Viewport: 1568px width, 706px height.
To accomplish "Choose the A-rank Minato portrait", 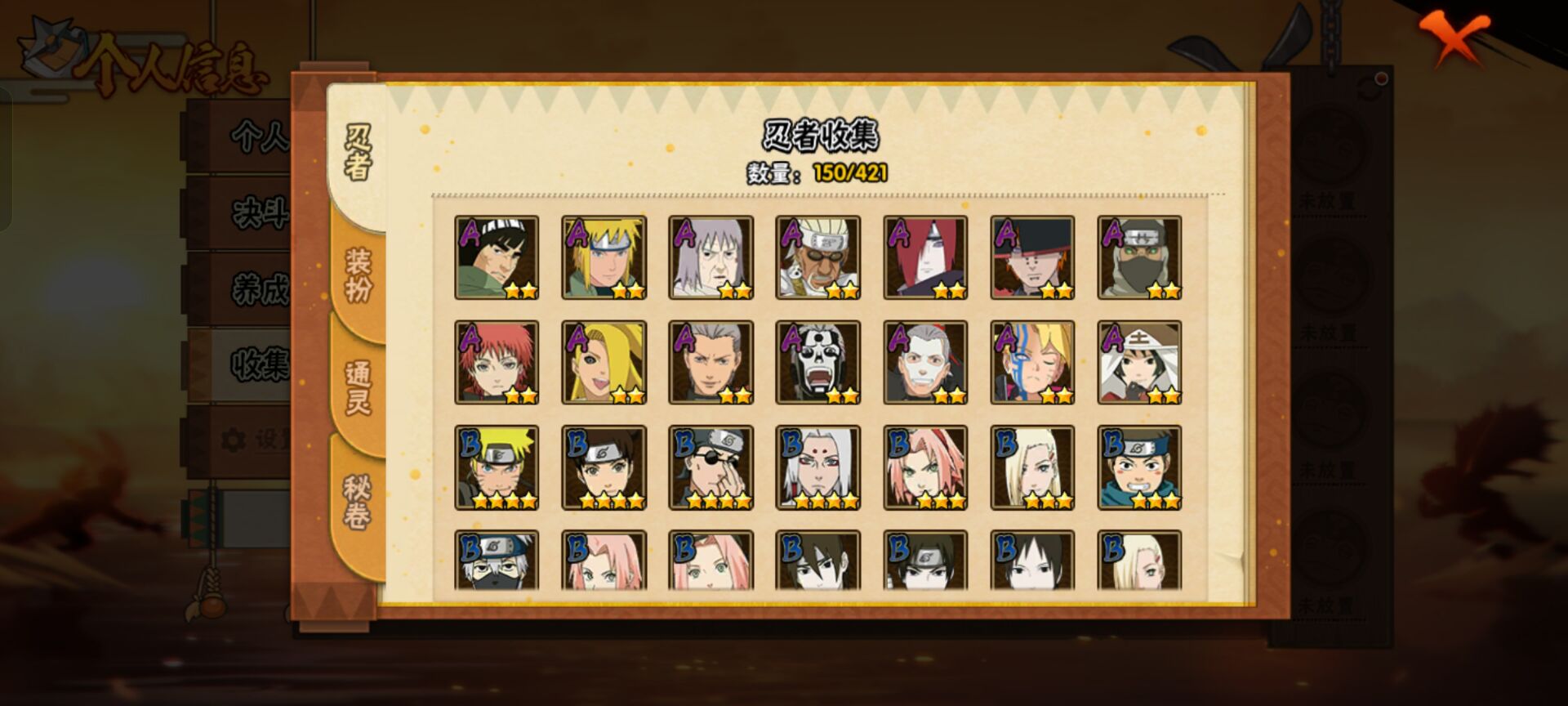I will tap(604, 257).
